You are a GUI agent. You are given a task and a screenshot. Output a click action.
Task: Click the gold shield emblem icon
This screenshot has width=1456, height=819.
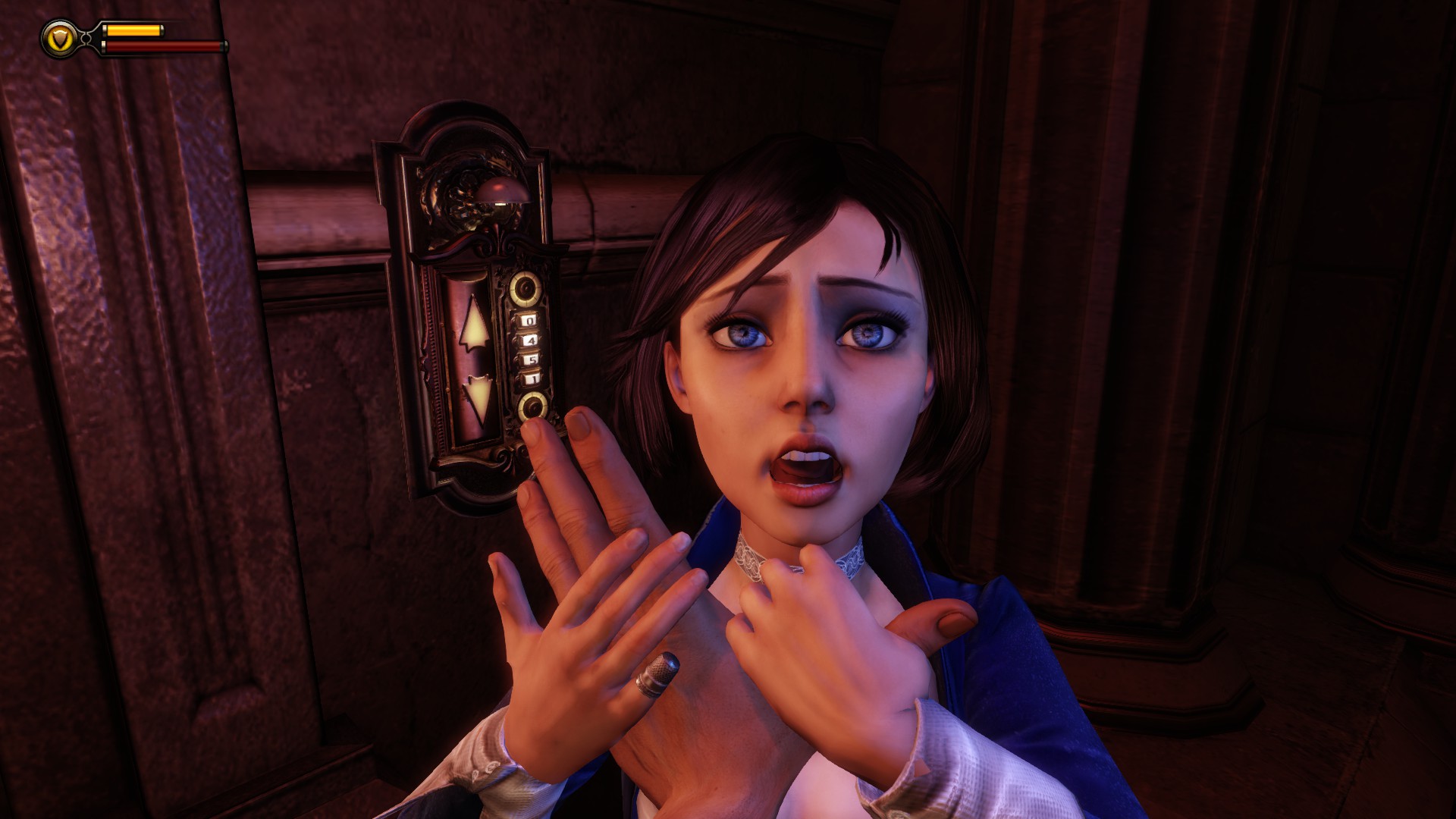[x=59, y=38]
